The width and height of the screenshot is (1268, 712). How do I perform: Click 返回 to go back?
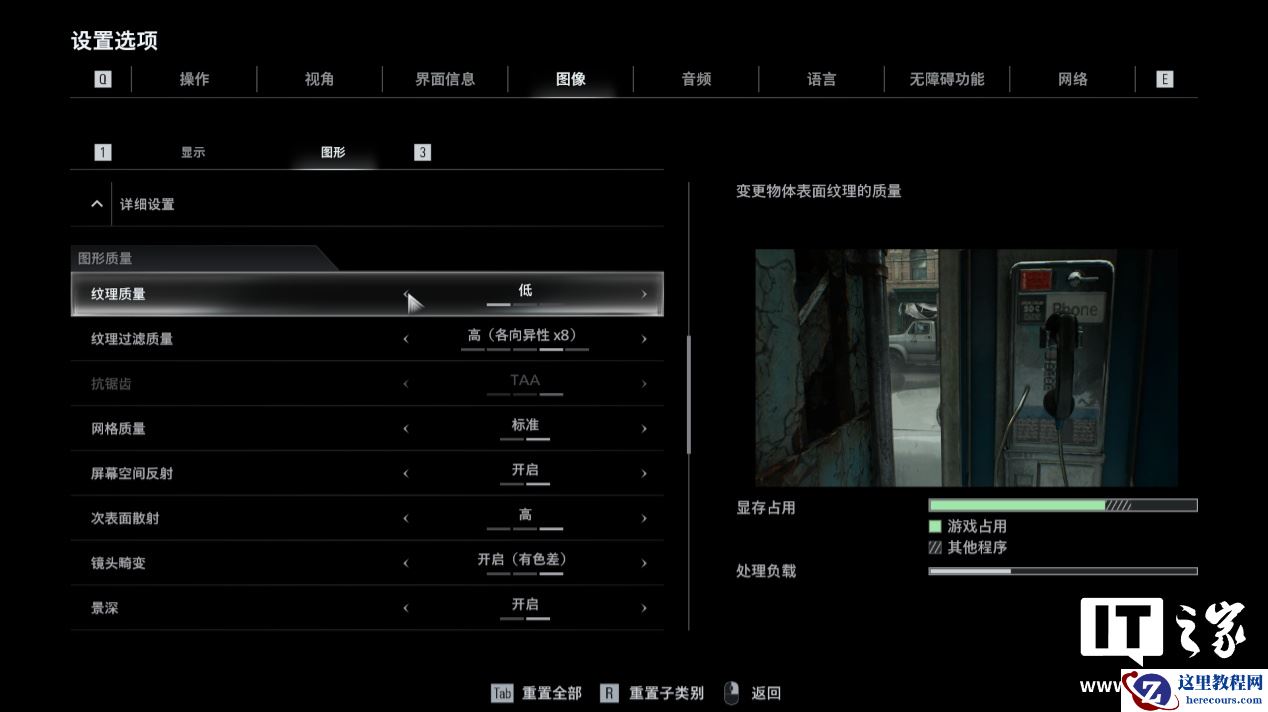click(753, 693)
